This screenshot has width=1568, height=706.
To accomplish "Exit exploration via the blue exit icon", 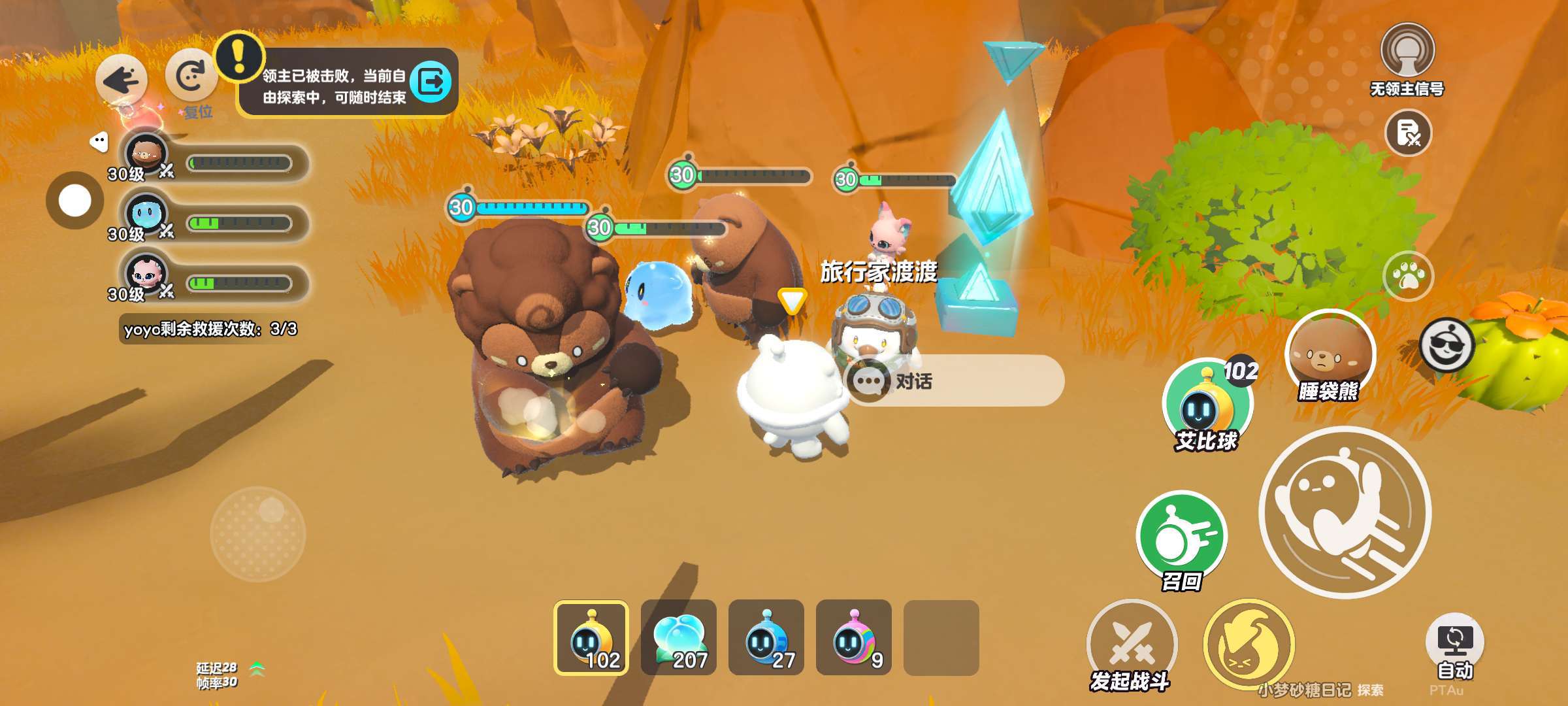I will pos(431,82).
